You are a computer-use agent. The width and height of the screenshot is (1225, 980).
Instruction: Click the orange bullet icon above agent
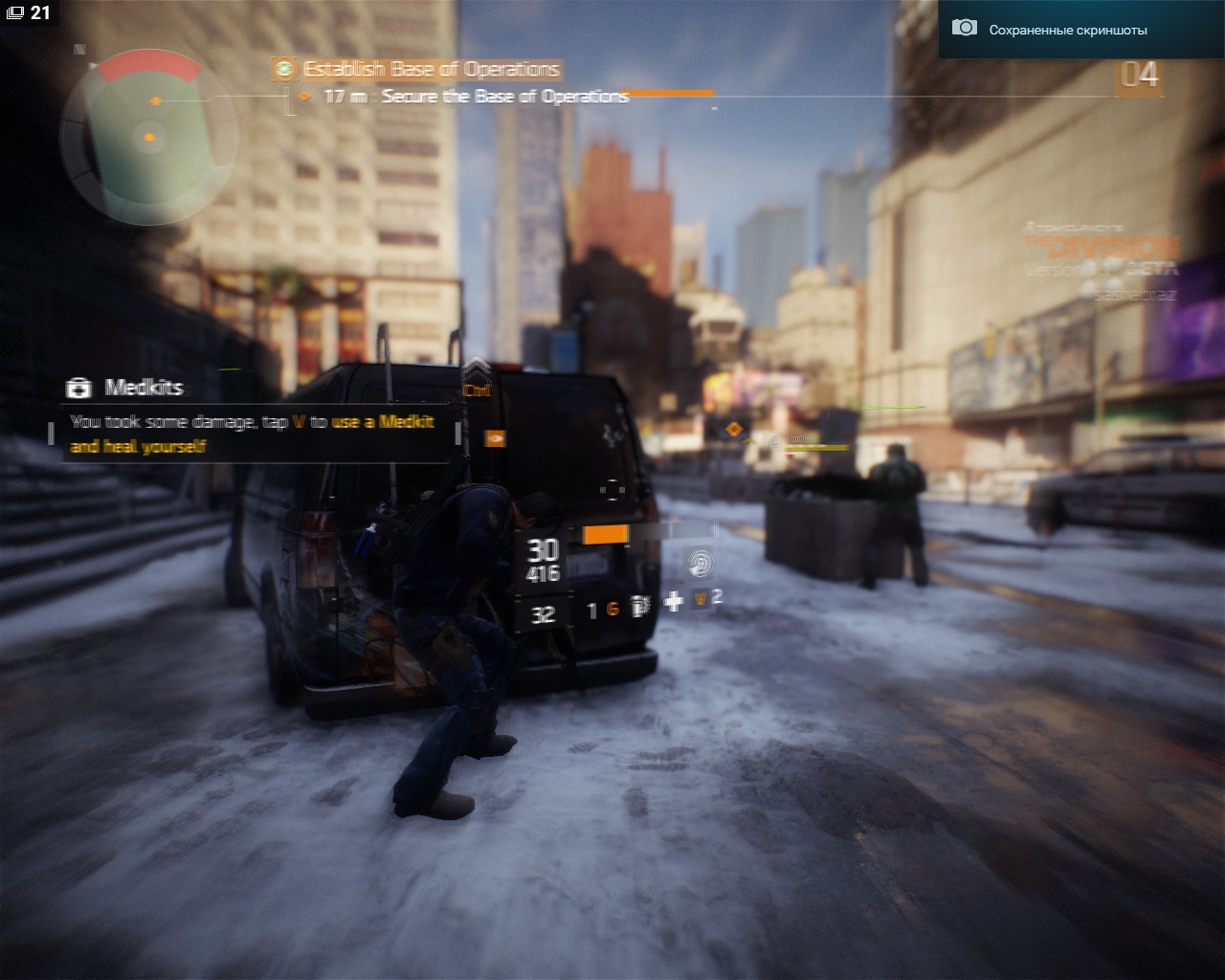pos(495,438)
